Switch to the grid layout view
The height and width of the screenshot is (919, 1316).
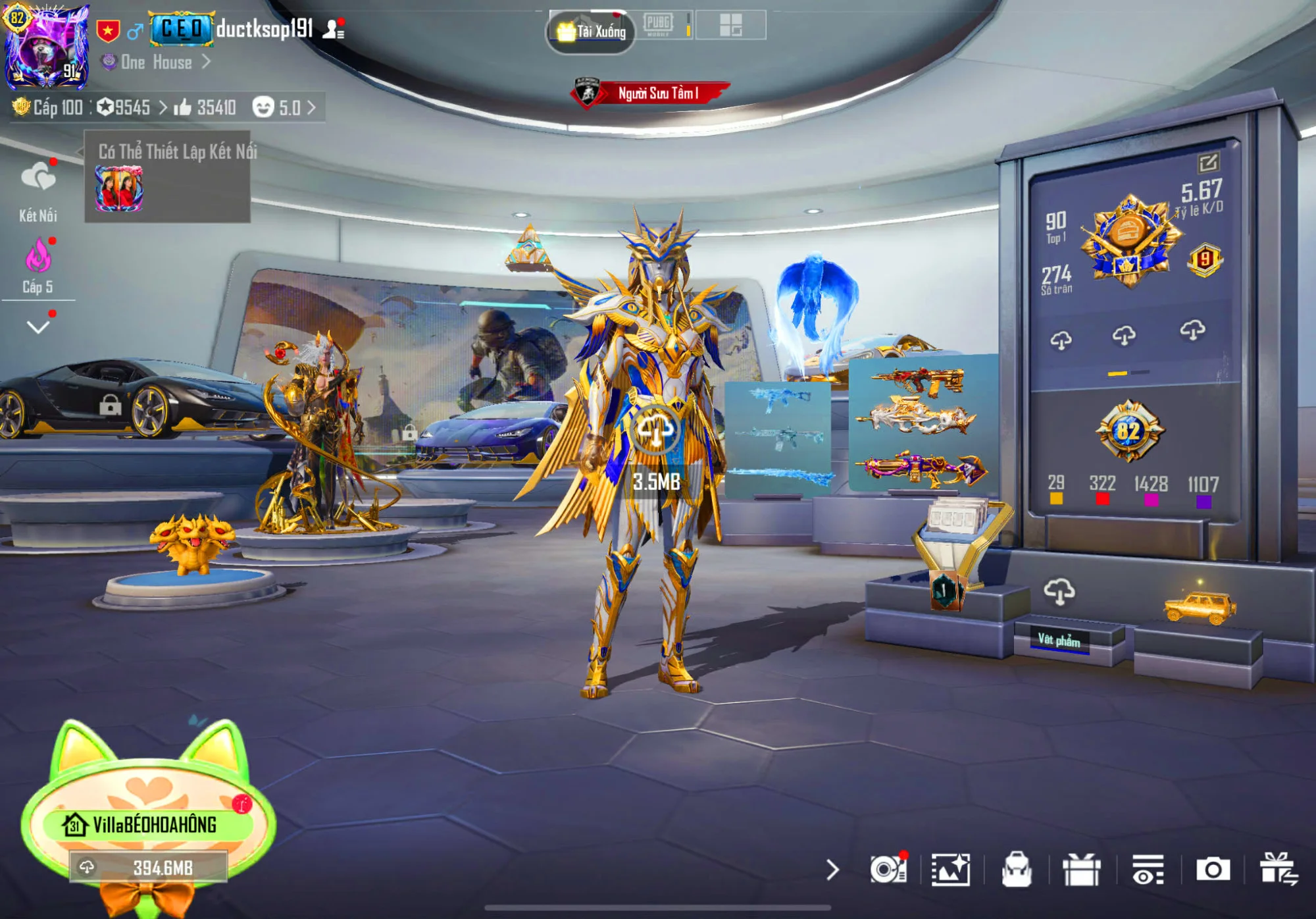[x=730, y=25]
